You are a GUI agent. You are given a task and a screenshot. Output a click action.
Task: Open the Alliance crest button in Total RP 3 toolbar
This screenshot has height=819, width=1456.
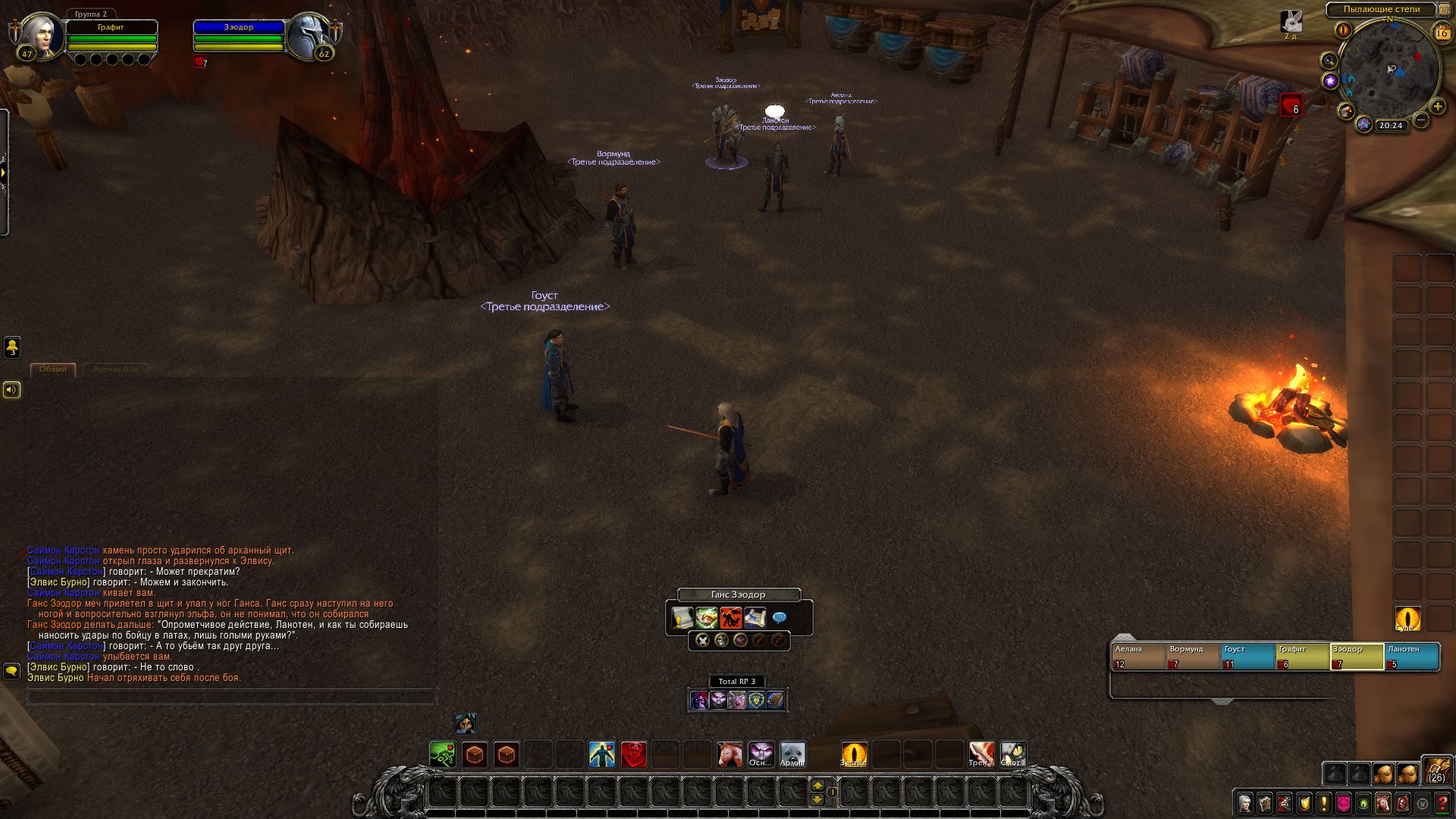756,700
